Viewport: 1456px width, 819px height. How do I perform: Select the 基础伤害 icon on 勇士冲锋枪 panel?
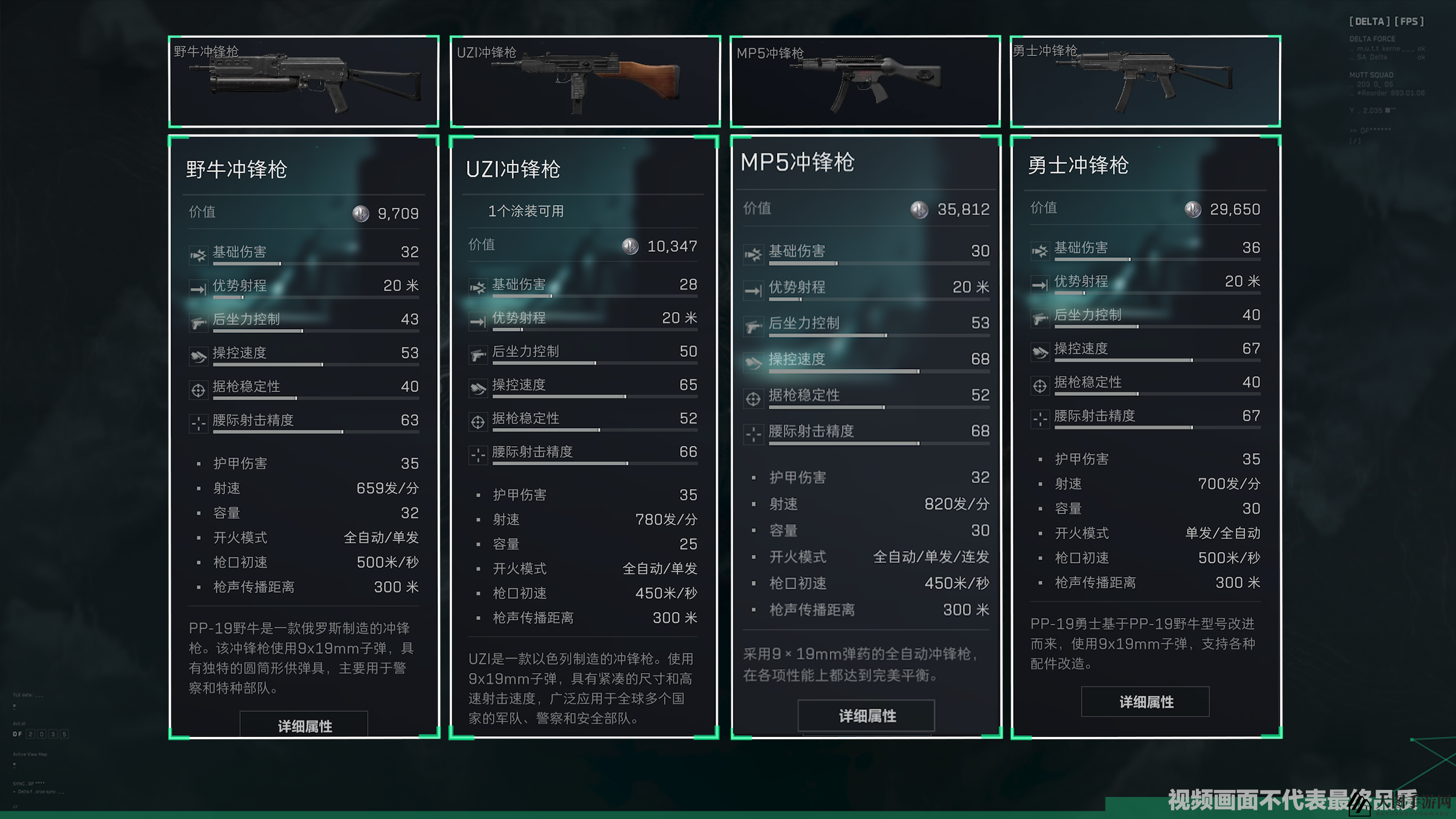1040,250
